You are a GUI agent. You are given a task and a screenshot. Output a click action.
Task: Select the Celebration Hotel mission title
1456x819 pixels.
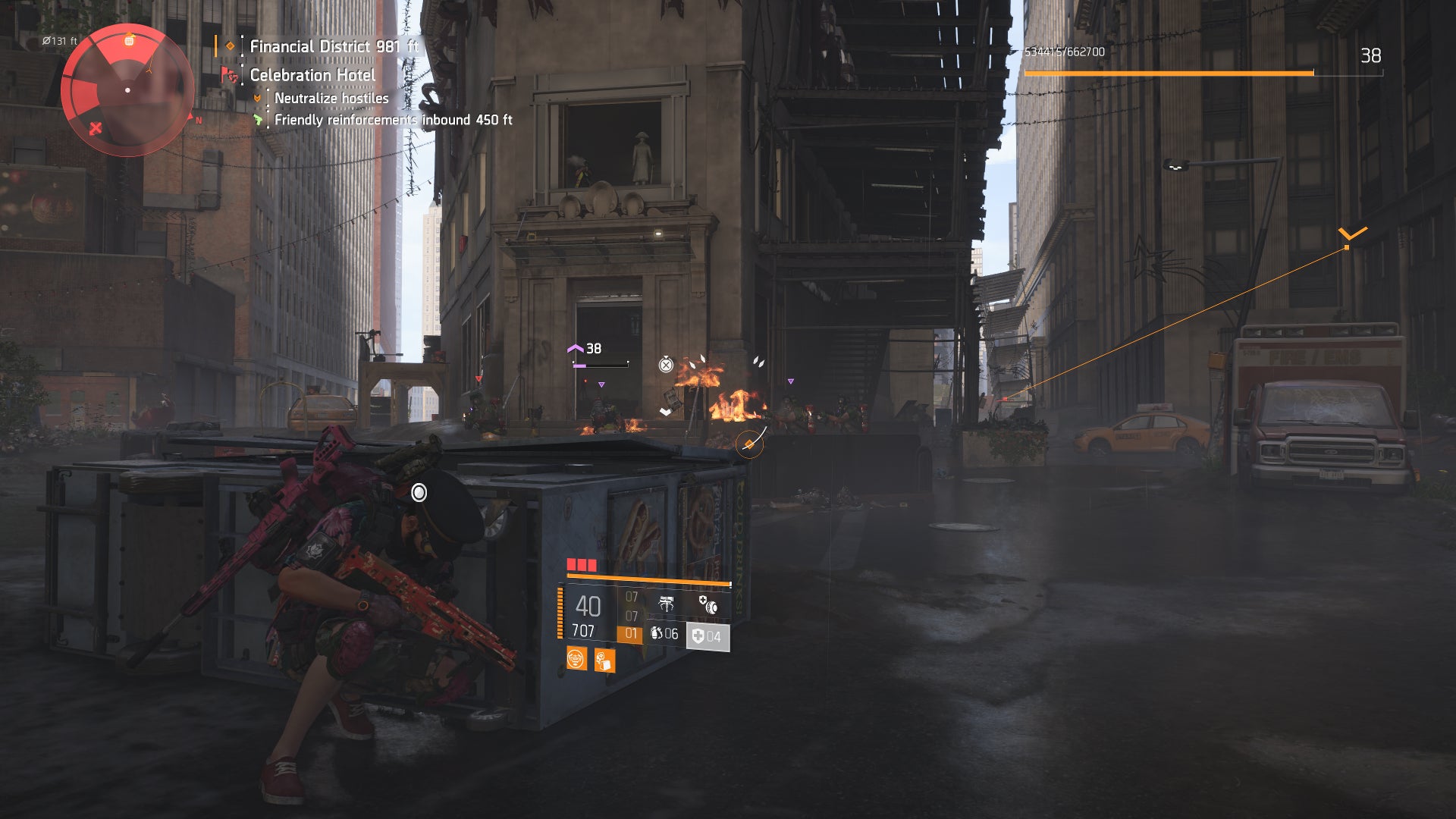click(x=312, y=74)
